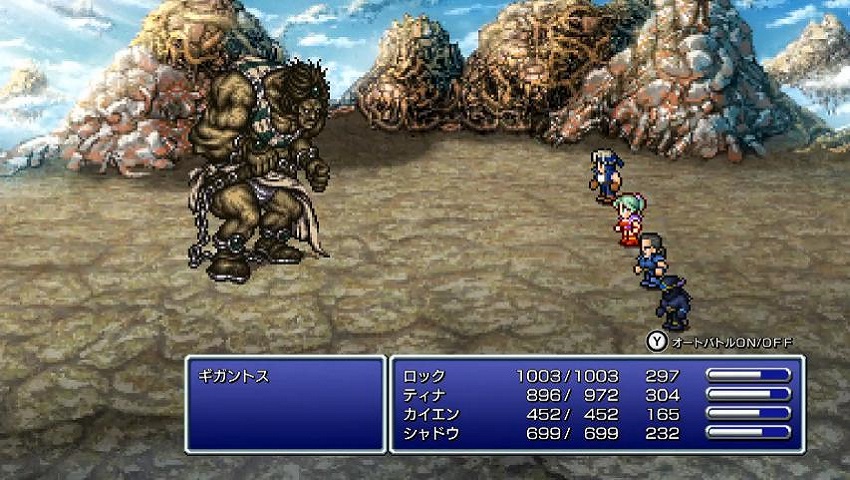Select the enemy ギガントス in the target list
Image resolution: width=850 pixels, height=480 pixels.
(236, 376)
